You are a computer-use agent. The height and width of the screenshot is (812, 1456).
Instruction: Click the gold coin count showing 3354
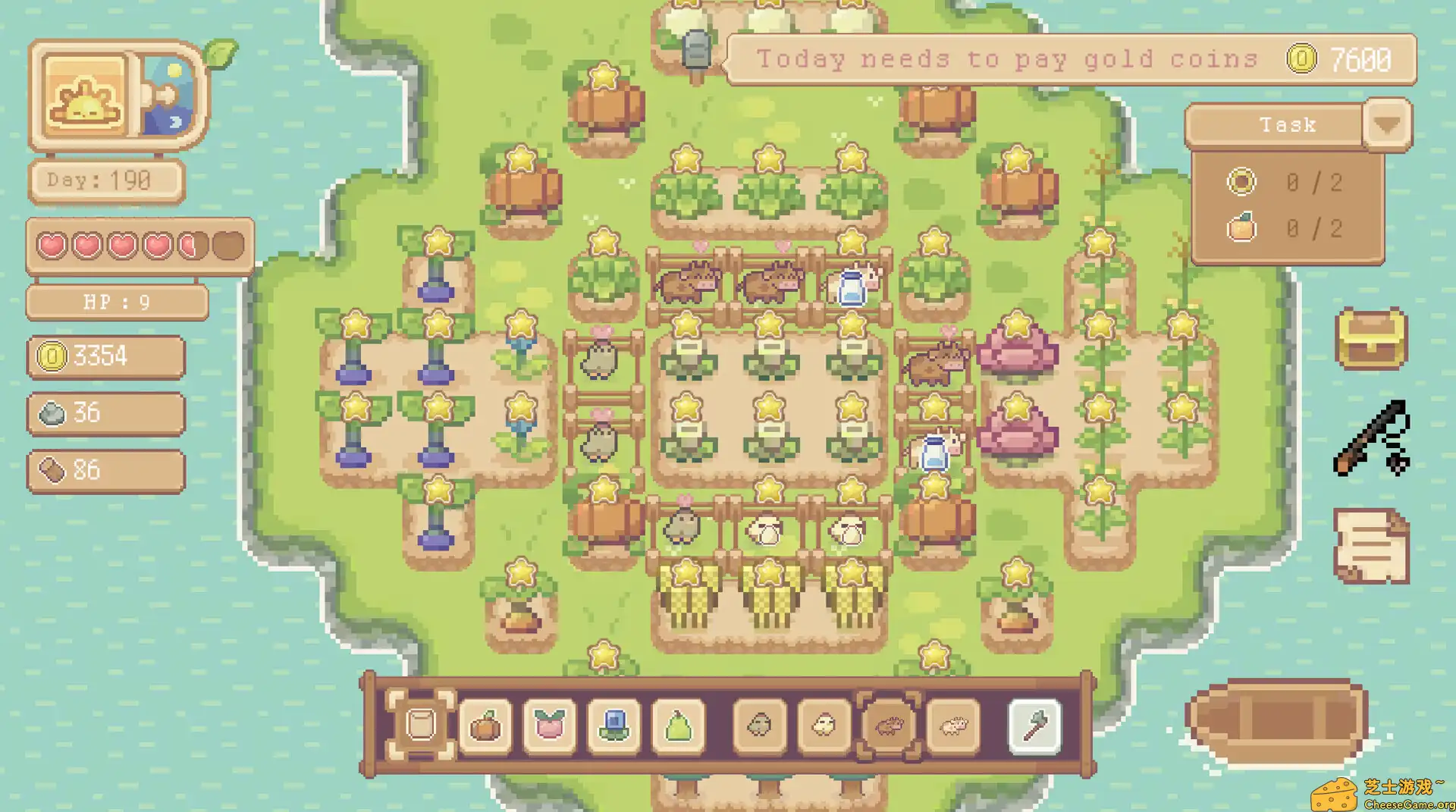[106, 356]
